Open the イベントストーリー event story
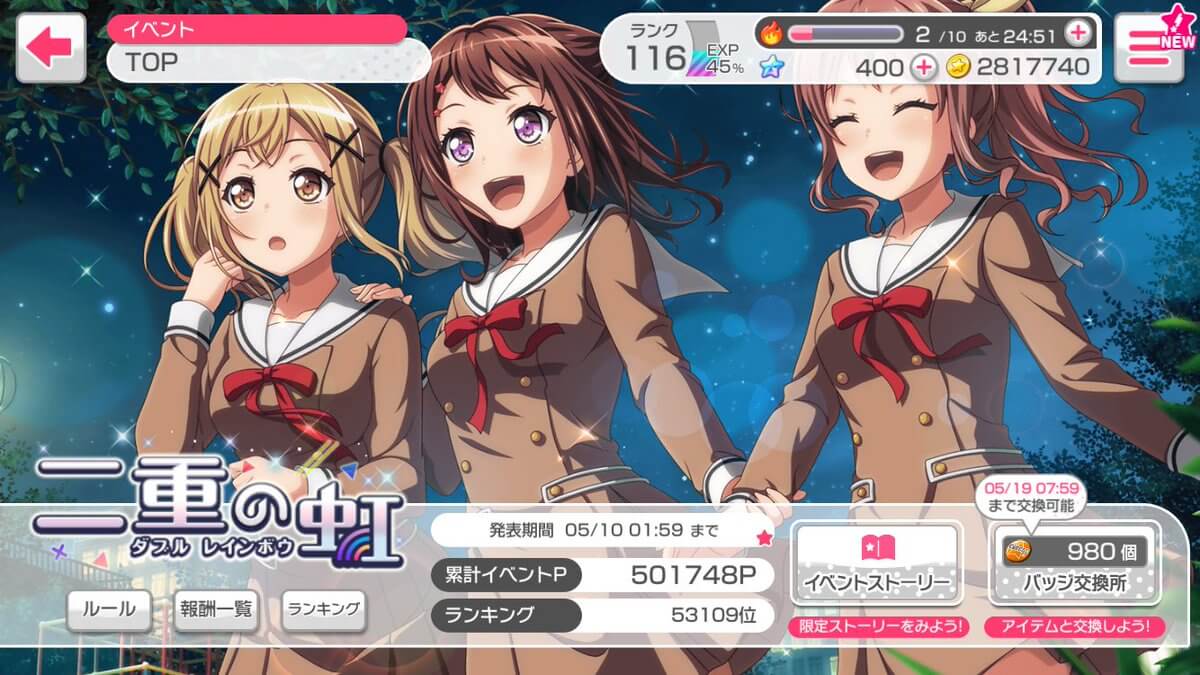 click(x=876, y=563)
